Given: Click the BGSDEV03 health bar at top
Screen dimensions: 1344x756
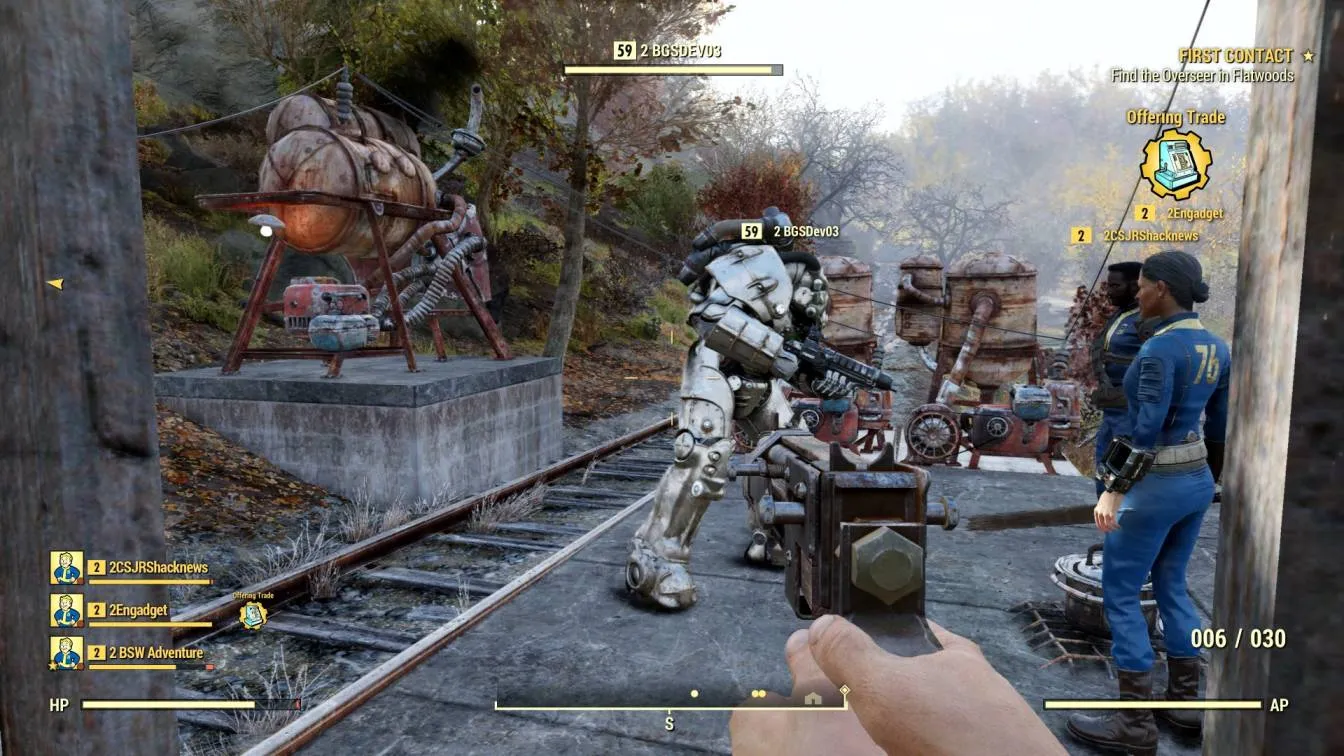Looking at the screenshot, I should [672, 70].
